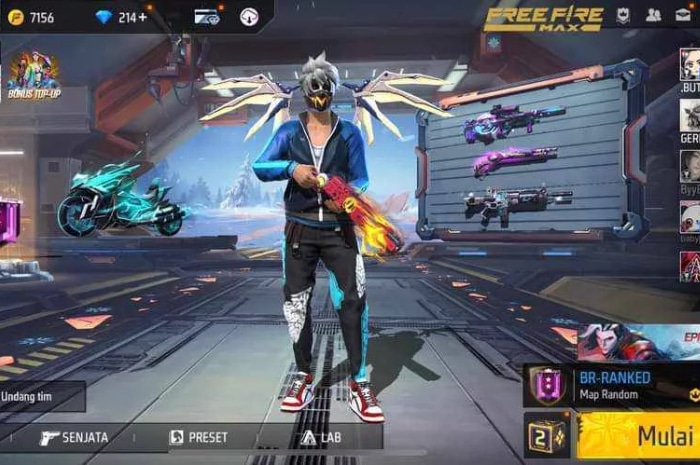
Task: Click Undang tim to invite teammates
Action: 40,398
